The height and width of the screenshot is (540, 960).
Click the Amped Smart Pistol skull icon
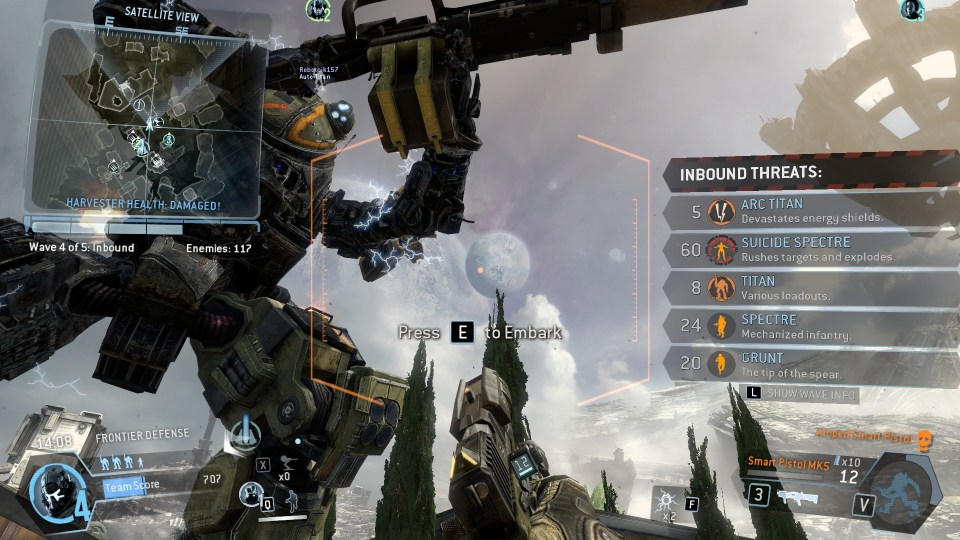[923, 439]
